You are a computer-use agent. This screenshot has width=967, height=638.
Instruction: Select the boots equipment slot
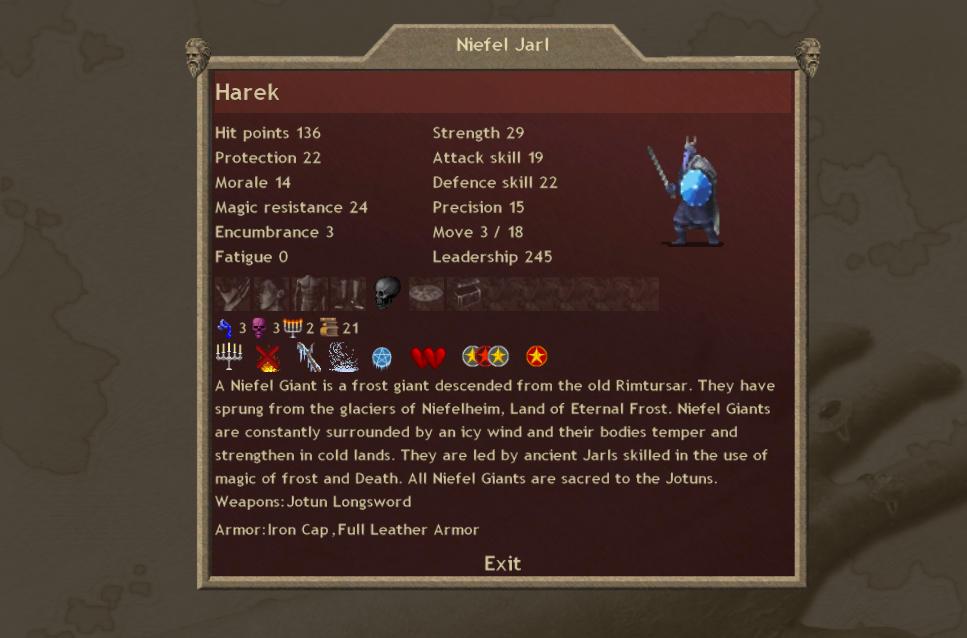[348, 294]
